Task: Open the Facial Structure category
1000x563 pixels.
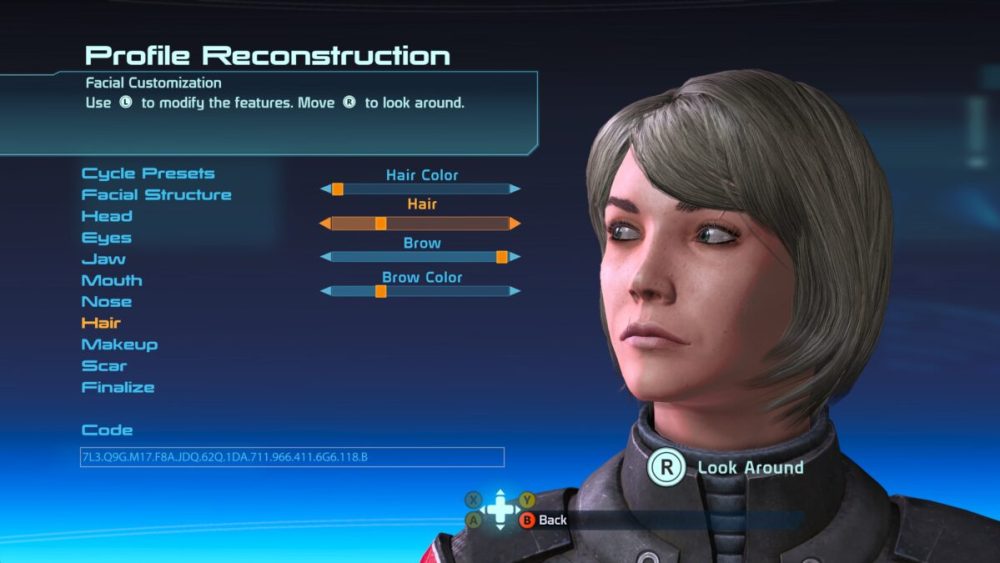Action: click(156, 195)
